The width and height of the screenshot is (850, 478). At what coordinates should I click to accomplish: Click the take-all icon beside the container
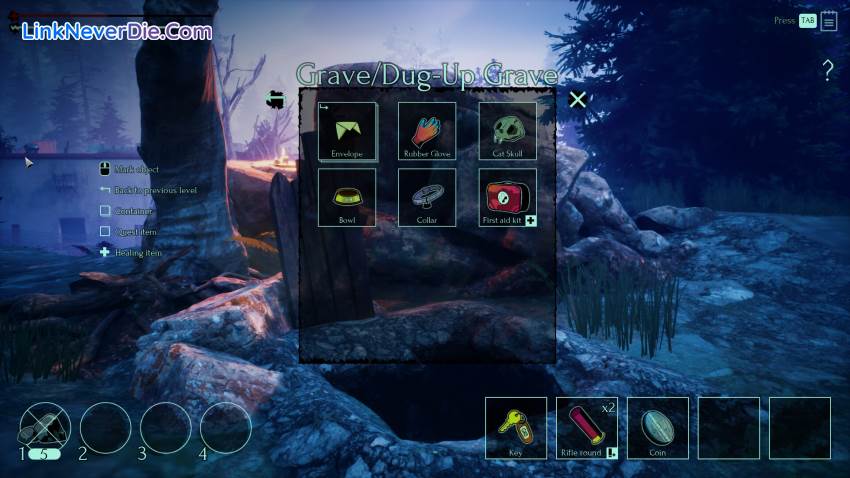pyautogui.click(x=275, y=100)
